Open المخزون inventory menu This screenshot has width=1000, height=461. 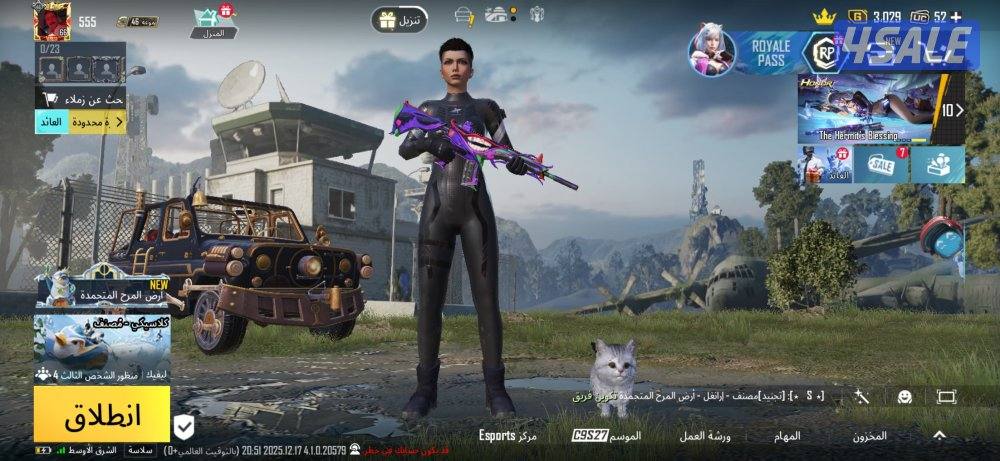coord(868,436)
